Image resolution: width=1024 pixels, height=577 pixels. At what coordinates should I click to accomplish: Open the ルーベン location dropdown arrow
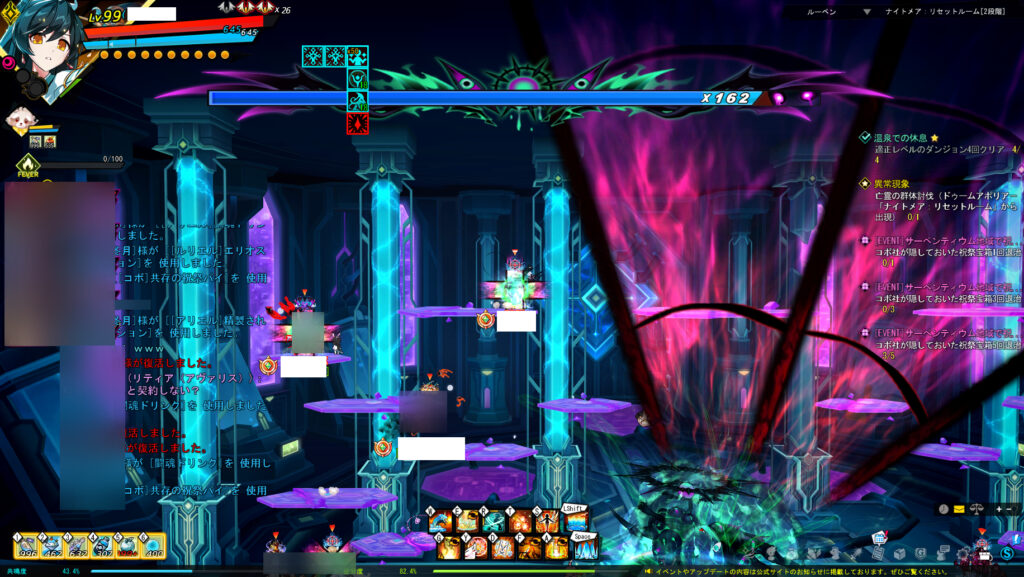pos(867,13)
